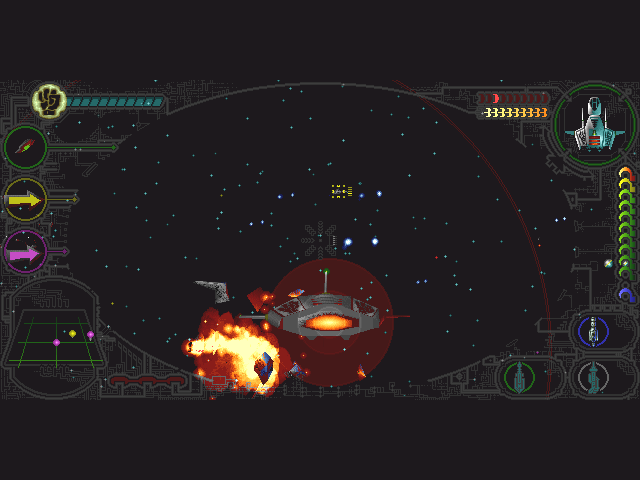This screenshot has width=640, height=480.
Task: Select the blue-ringed wingman ship icon
Action: click(x=595, y=330)
